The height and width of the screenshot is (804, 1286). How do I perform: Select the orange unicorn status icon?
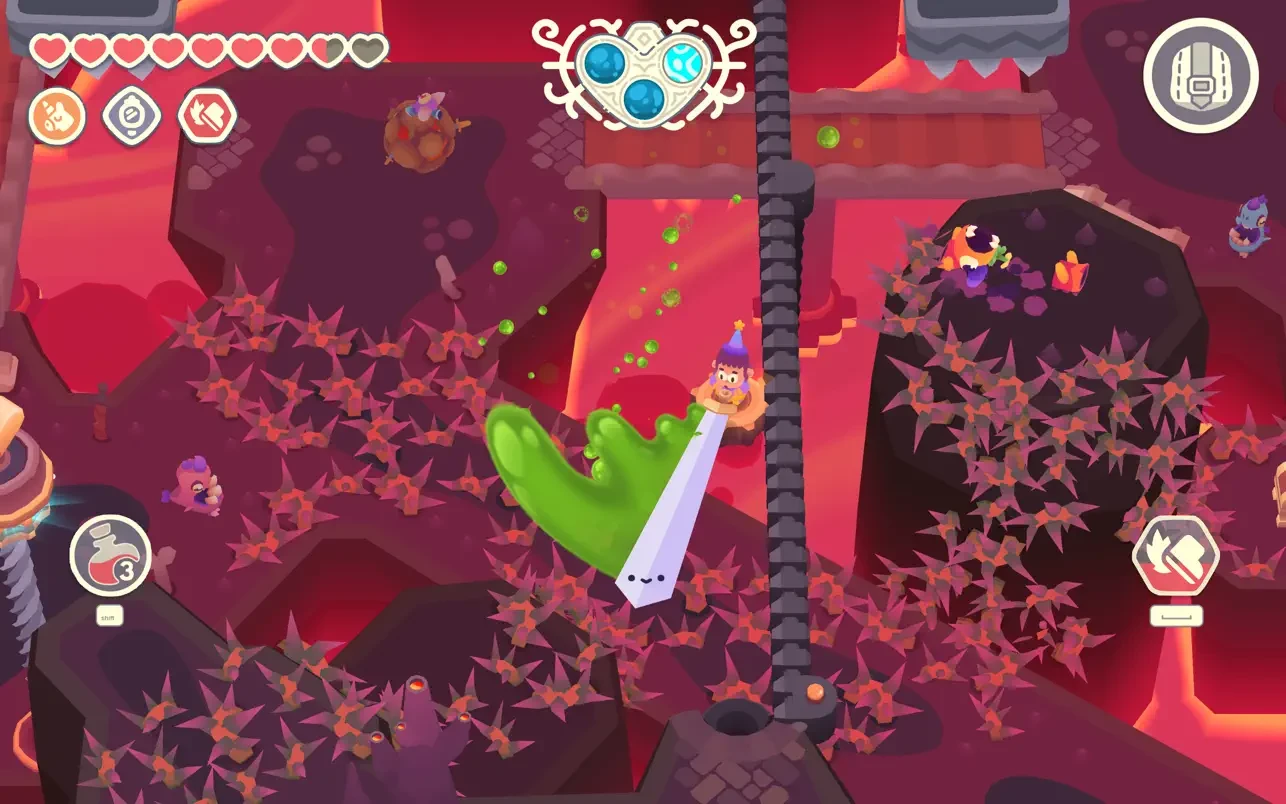57,116
